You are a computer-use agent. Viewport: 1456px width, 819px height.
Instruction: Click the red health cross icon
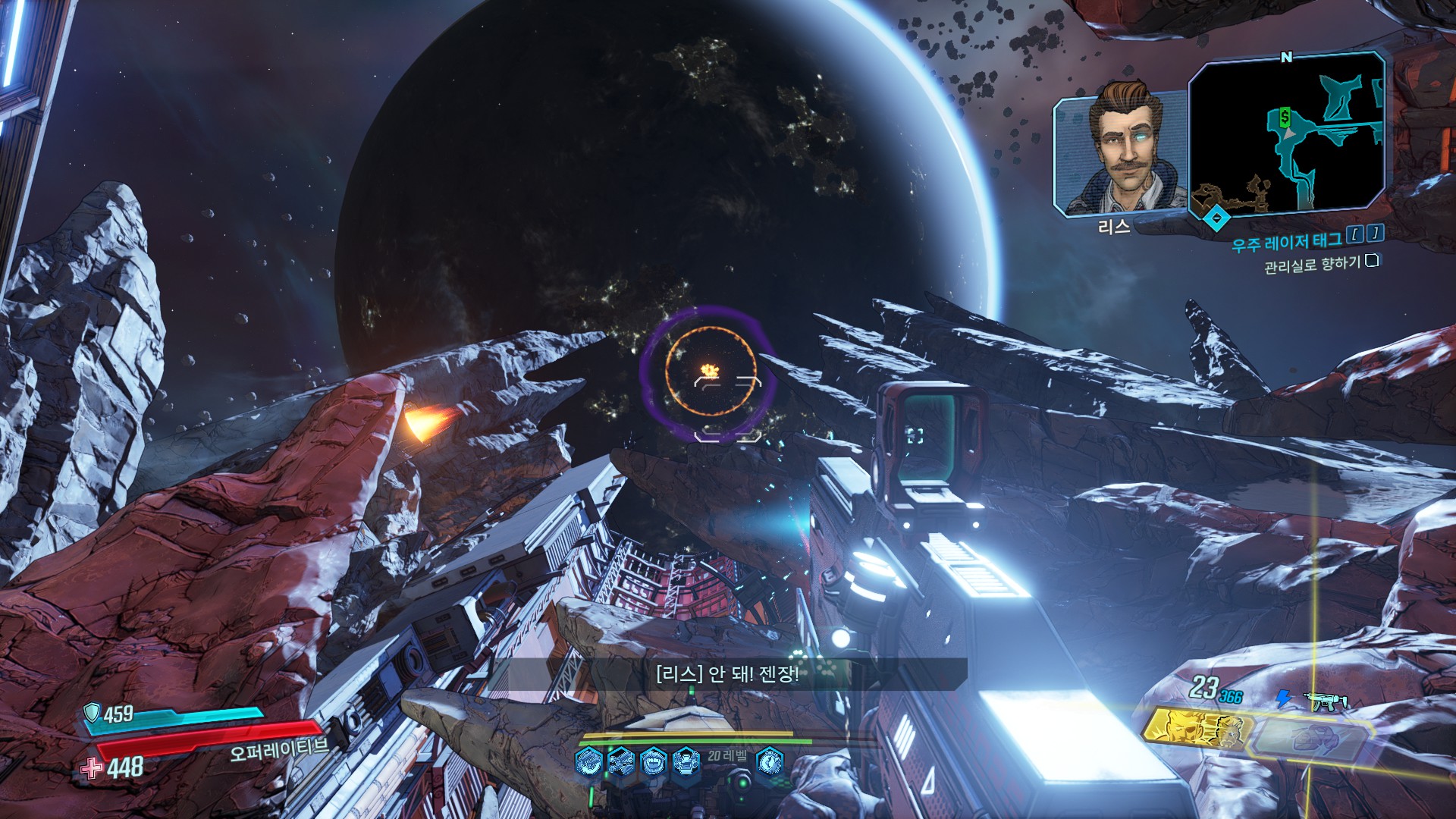pos(92,768)
